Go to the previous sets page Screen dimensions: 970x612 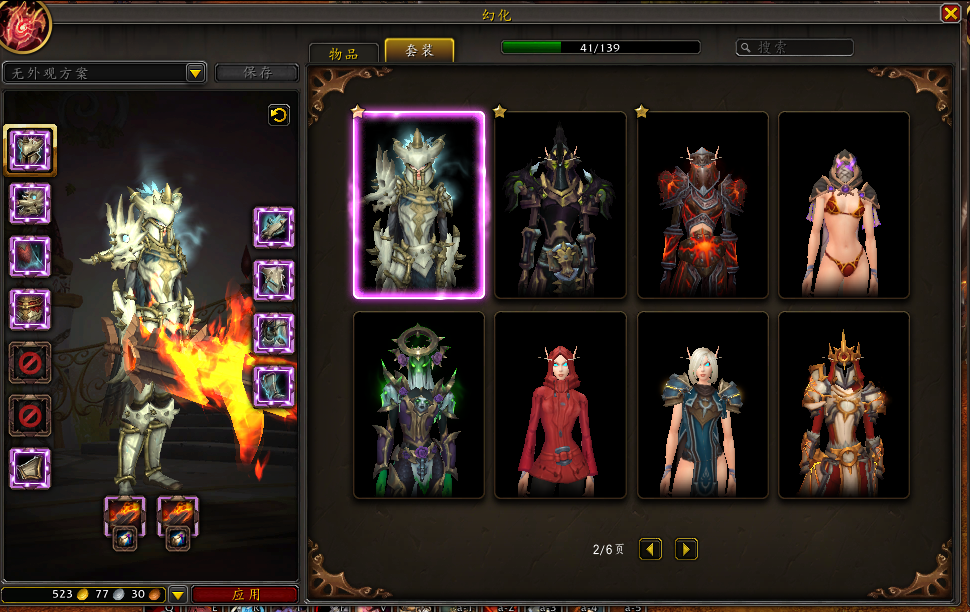click(x=651, y=549)
